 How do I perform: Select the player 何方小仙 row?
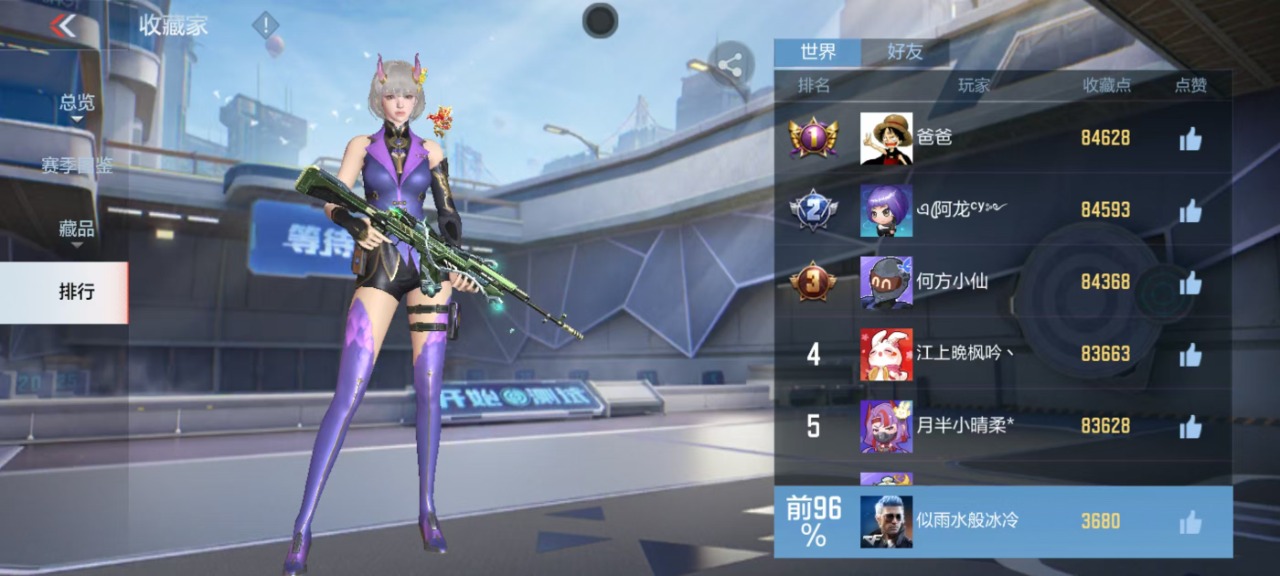1000,282
